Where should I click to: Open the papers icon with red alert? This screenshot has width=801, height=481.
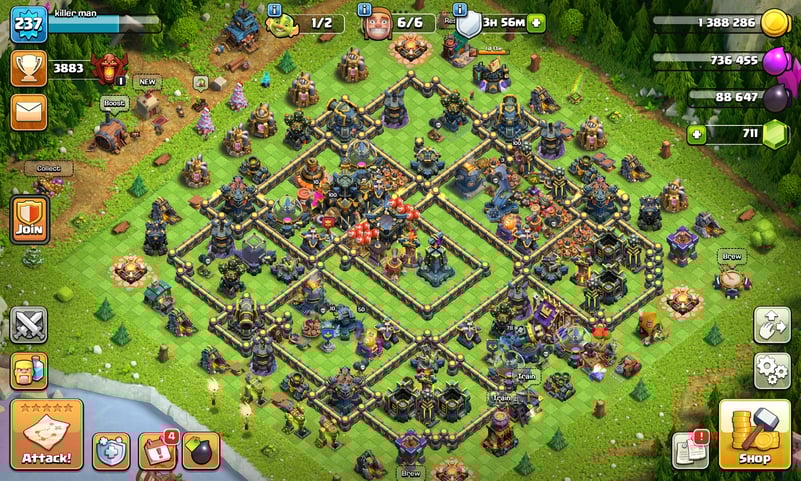point(690,449)
